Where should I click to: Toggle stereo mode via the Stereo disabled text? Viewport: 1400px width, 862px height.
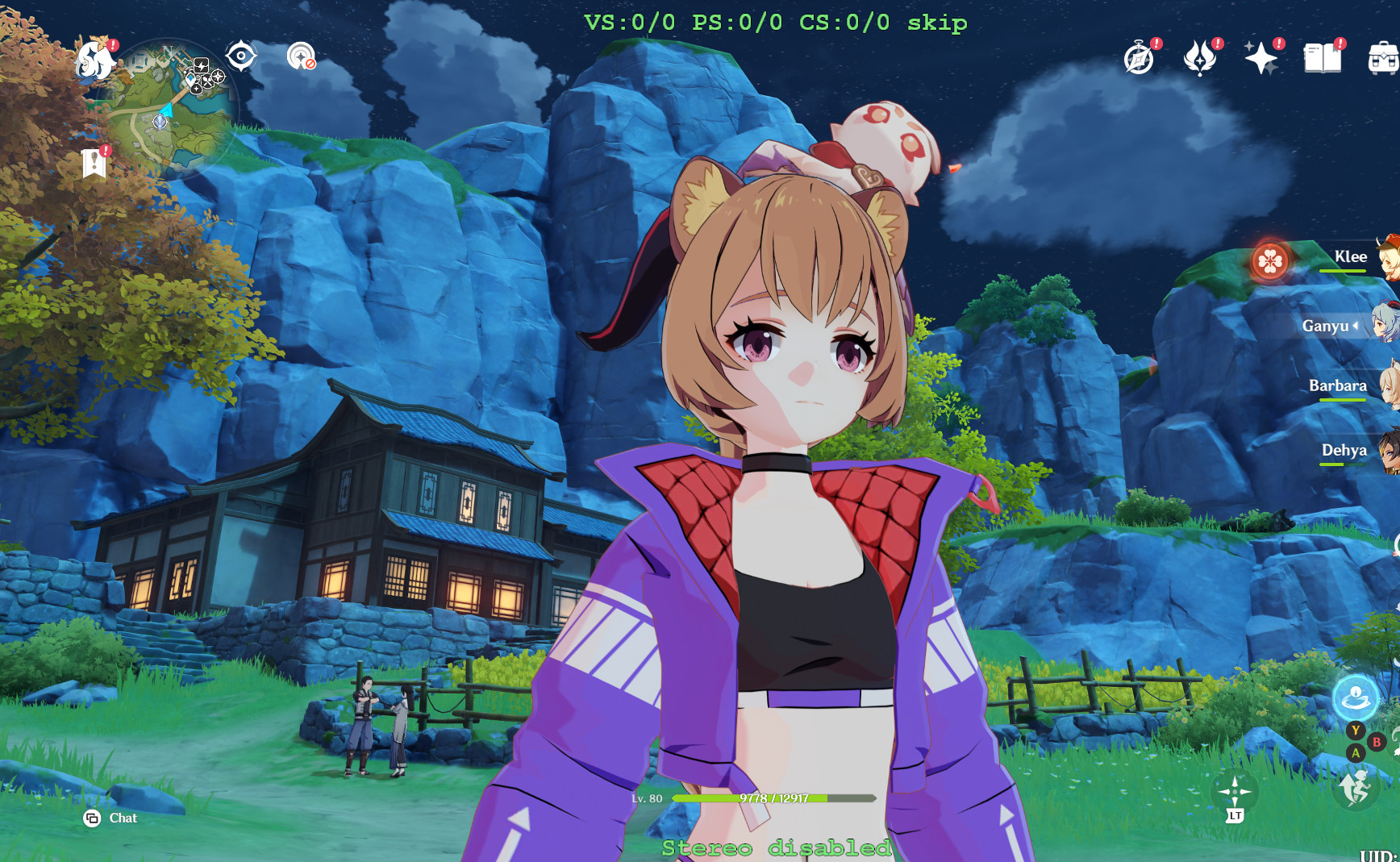[775, 848]
